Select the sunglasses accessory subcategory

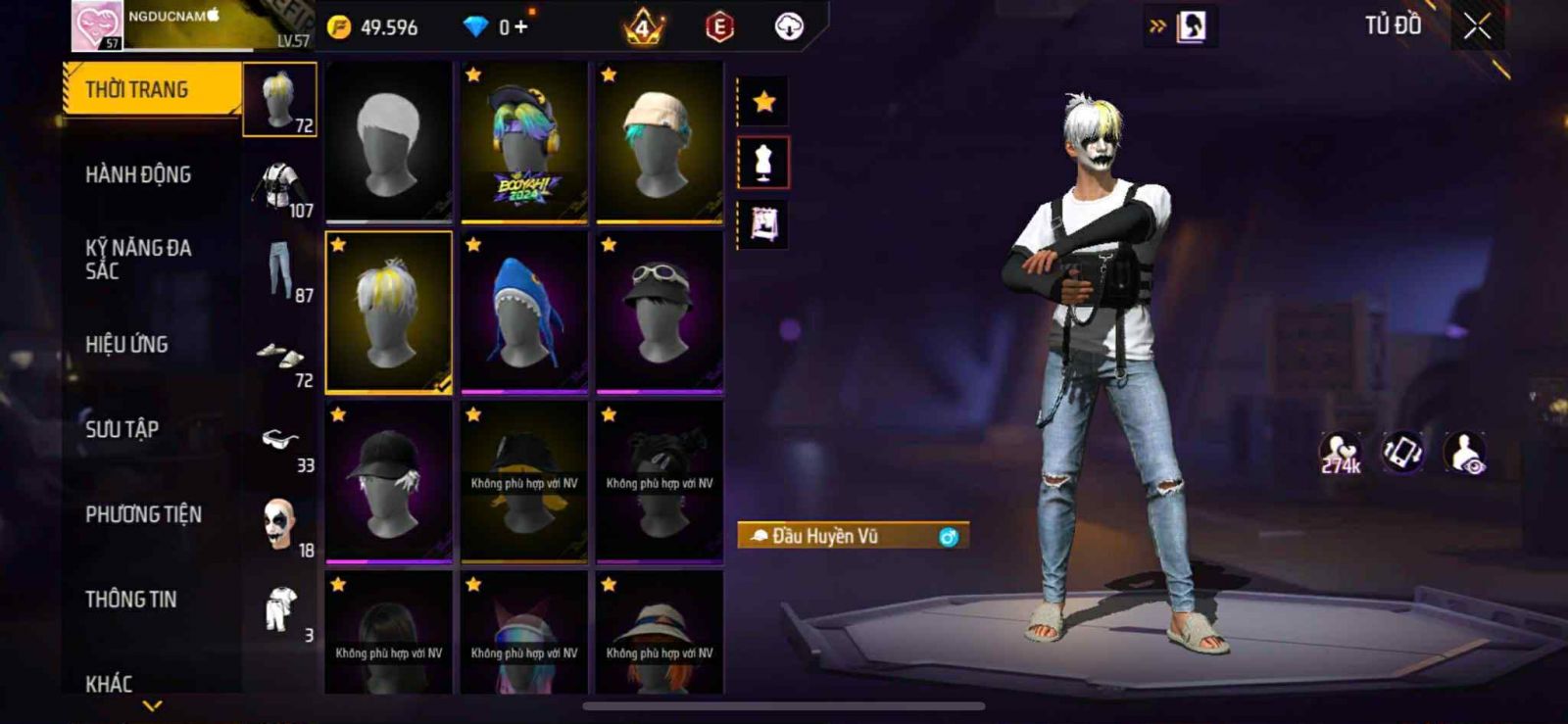tap(280, 441)
